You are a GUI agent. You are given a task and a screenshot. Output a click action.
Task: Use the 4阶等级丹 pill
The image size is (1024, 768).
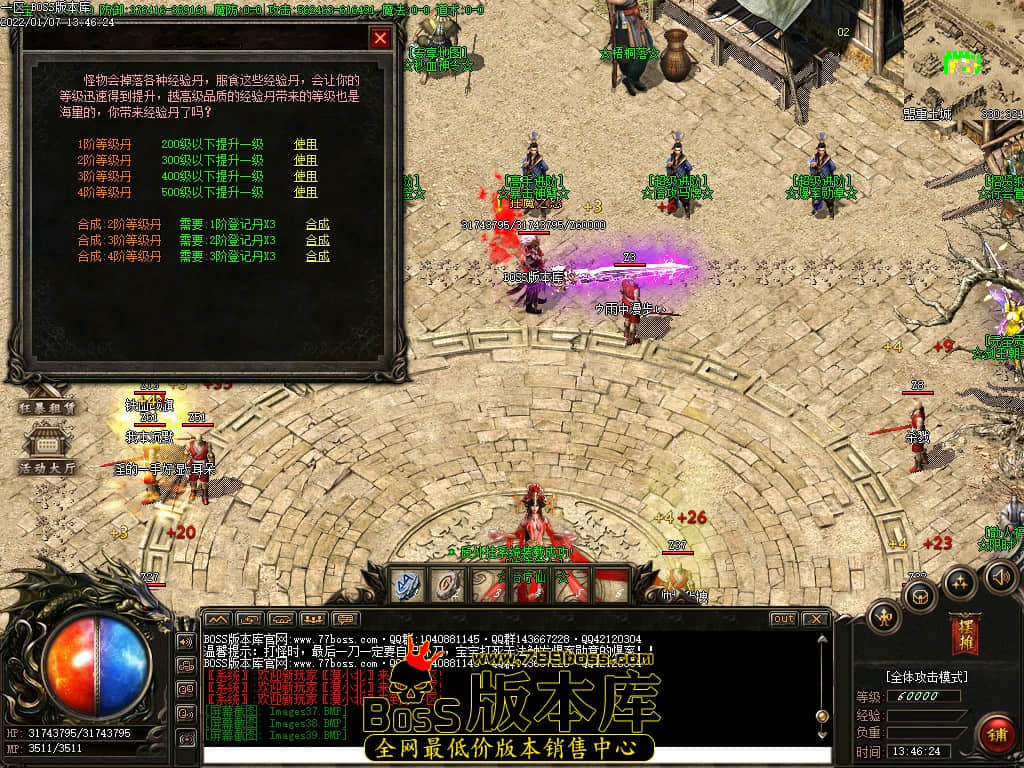[305, 192]
